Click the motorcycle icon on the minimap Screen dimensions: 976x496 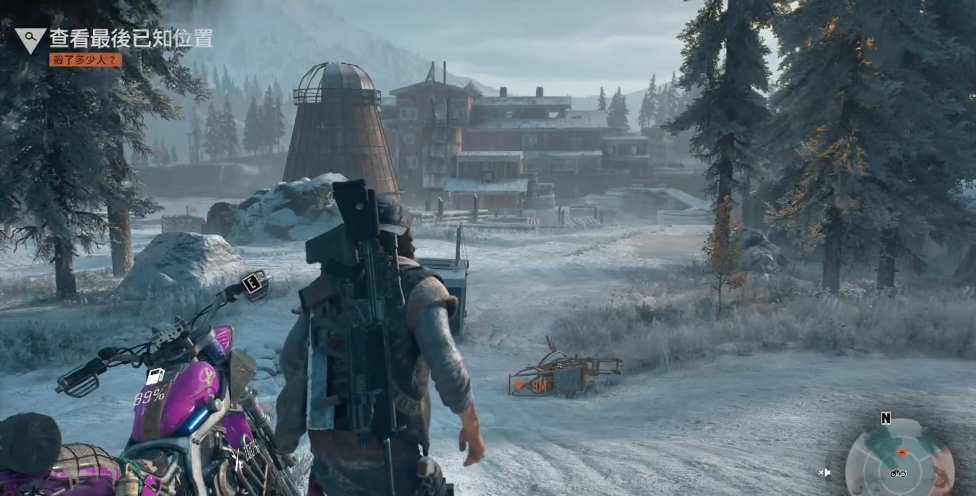tap(897, 472)
